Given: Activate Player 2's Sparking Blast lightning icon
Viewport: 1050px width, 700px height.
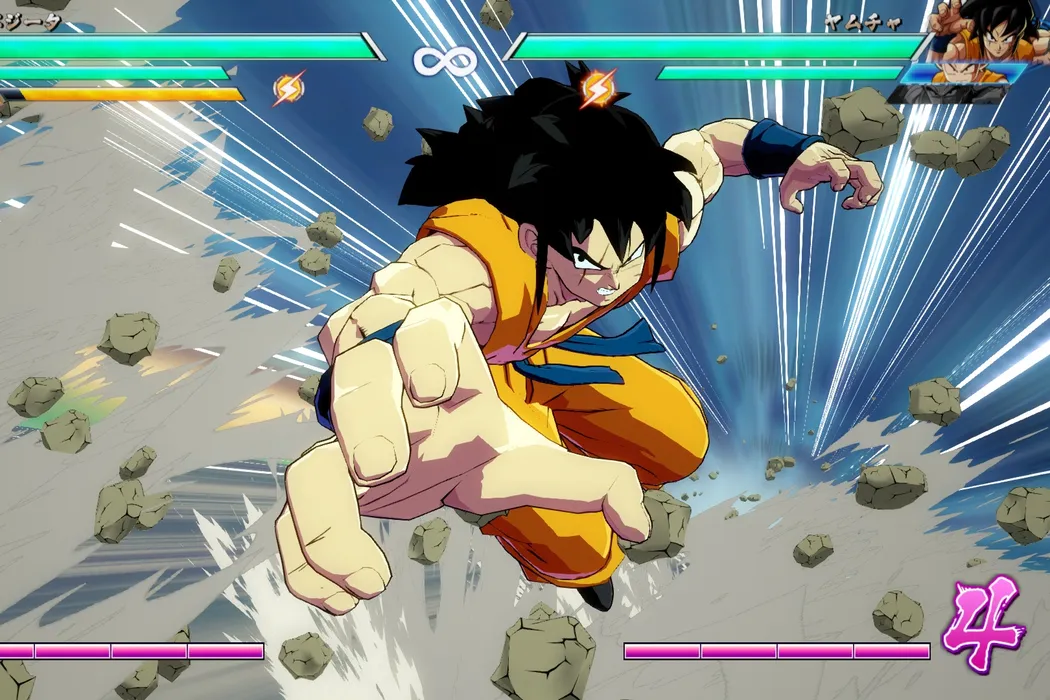Looking at the screenshot, I should pyautogui.click(x=597, y=88).
